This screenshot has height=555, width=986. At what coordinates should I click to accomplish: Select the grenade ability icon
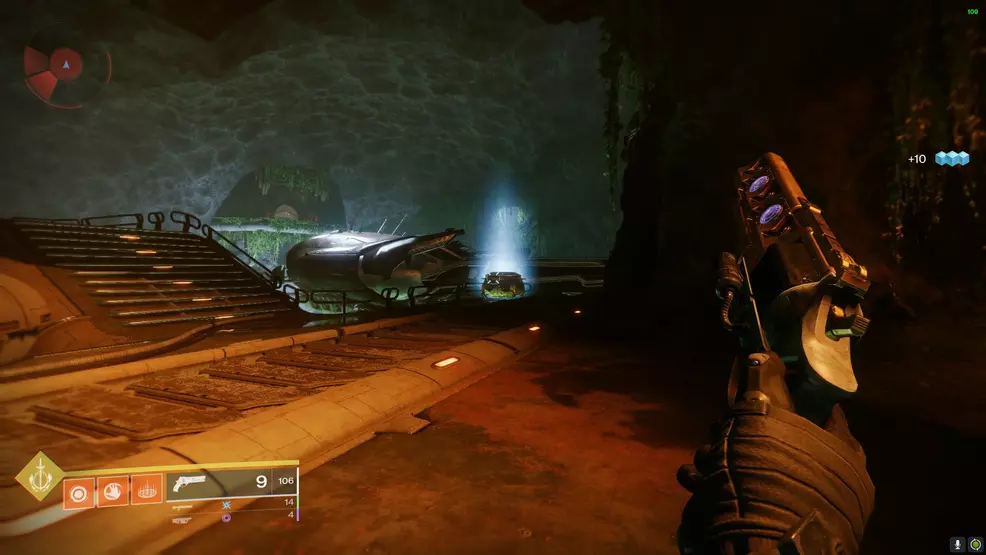pyautogui.click(x=80, y=490)
